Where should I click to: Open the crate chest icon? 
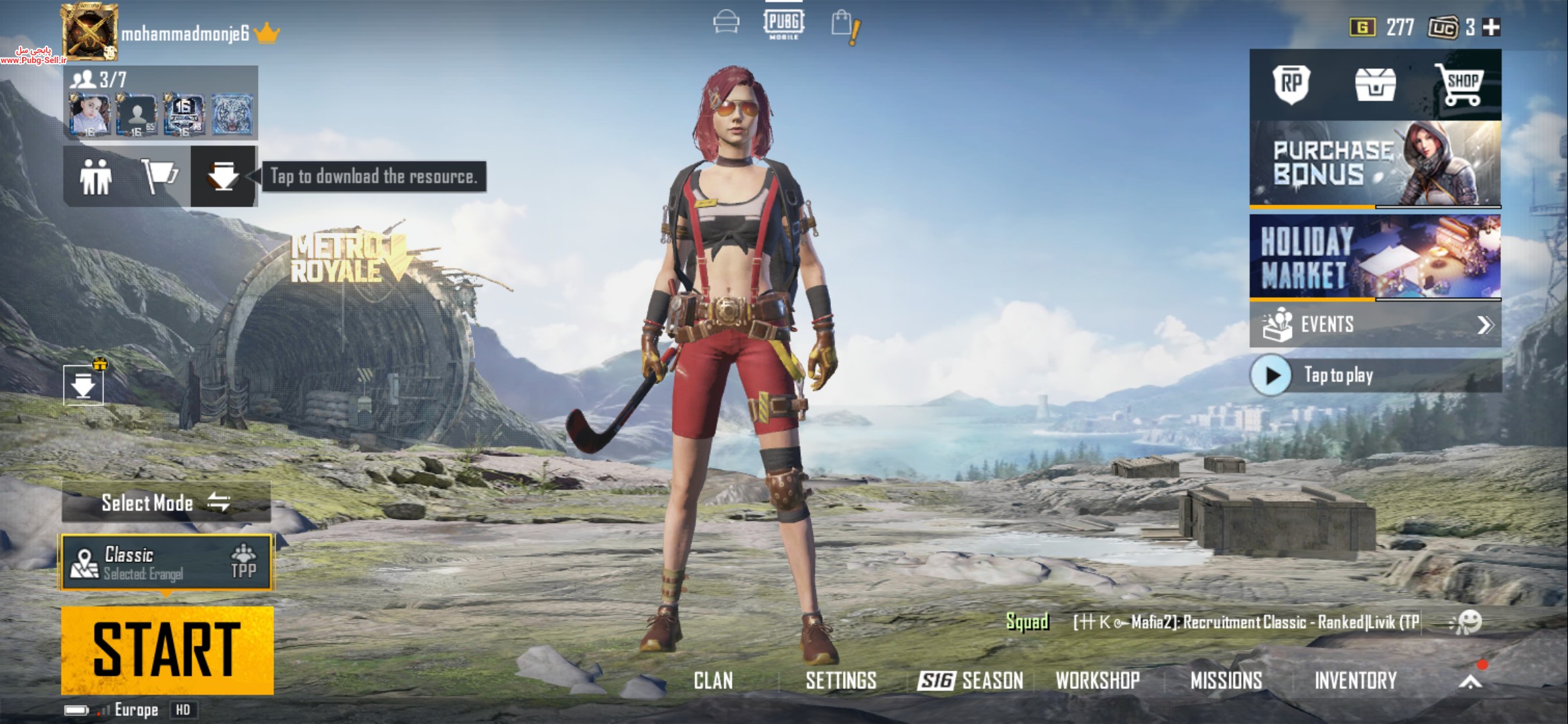pos(1375,85)
